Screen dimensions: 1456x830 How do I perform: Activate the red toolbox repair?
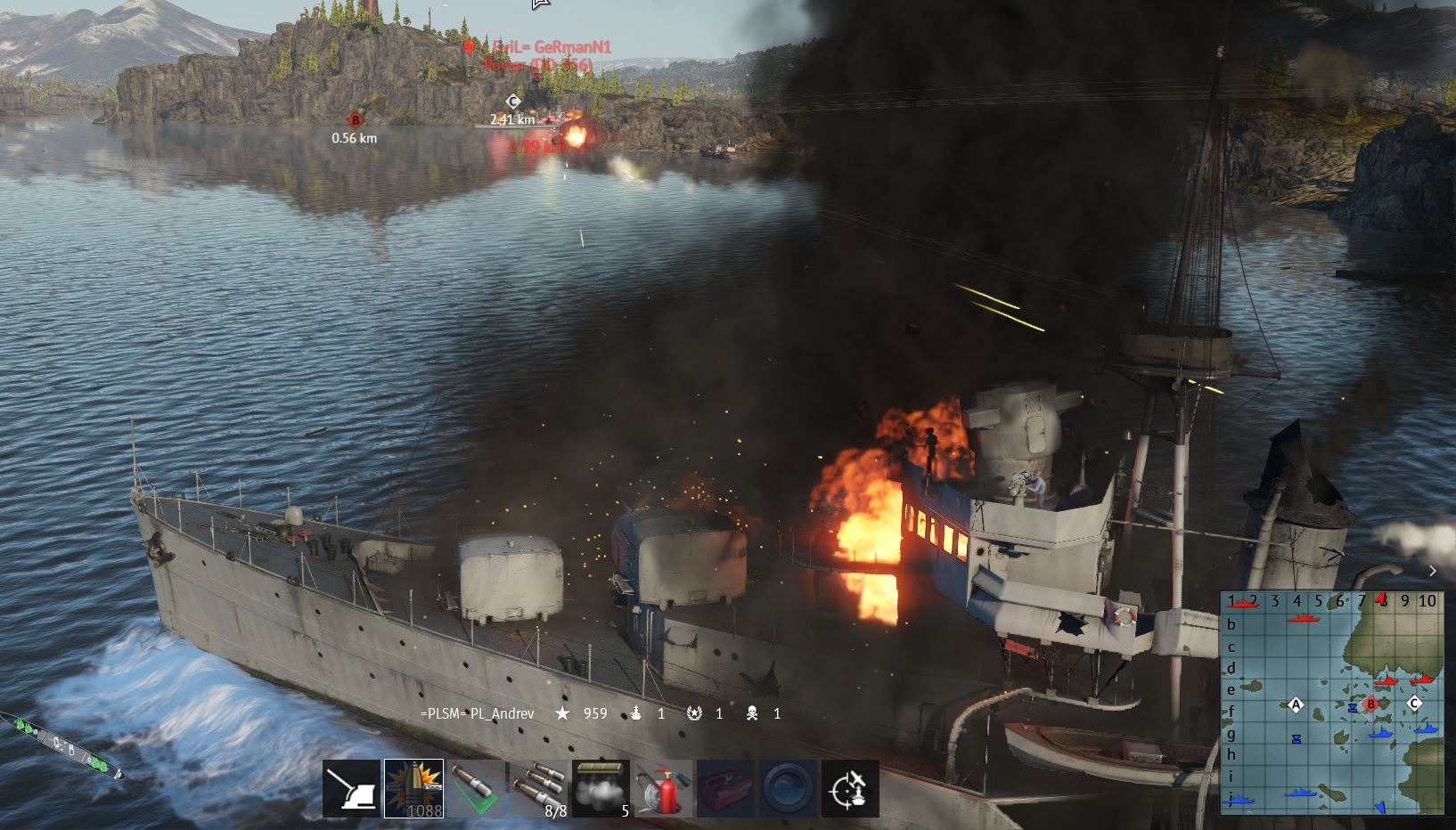725,788
